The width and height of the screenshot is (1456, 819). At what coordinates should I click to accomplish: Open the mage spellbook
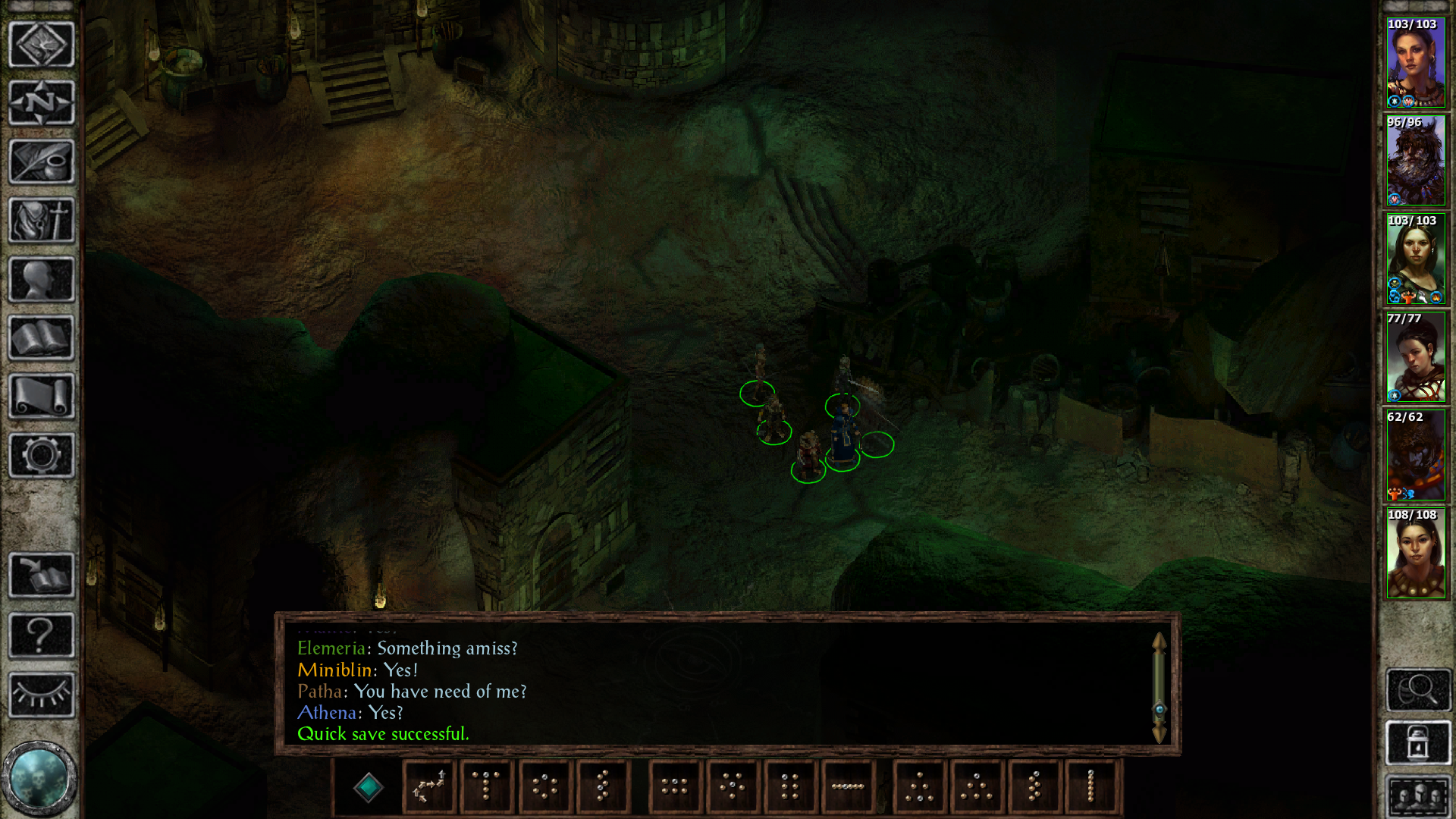click(41, 338)
